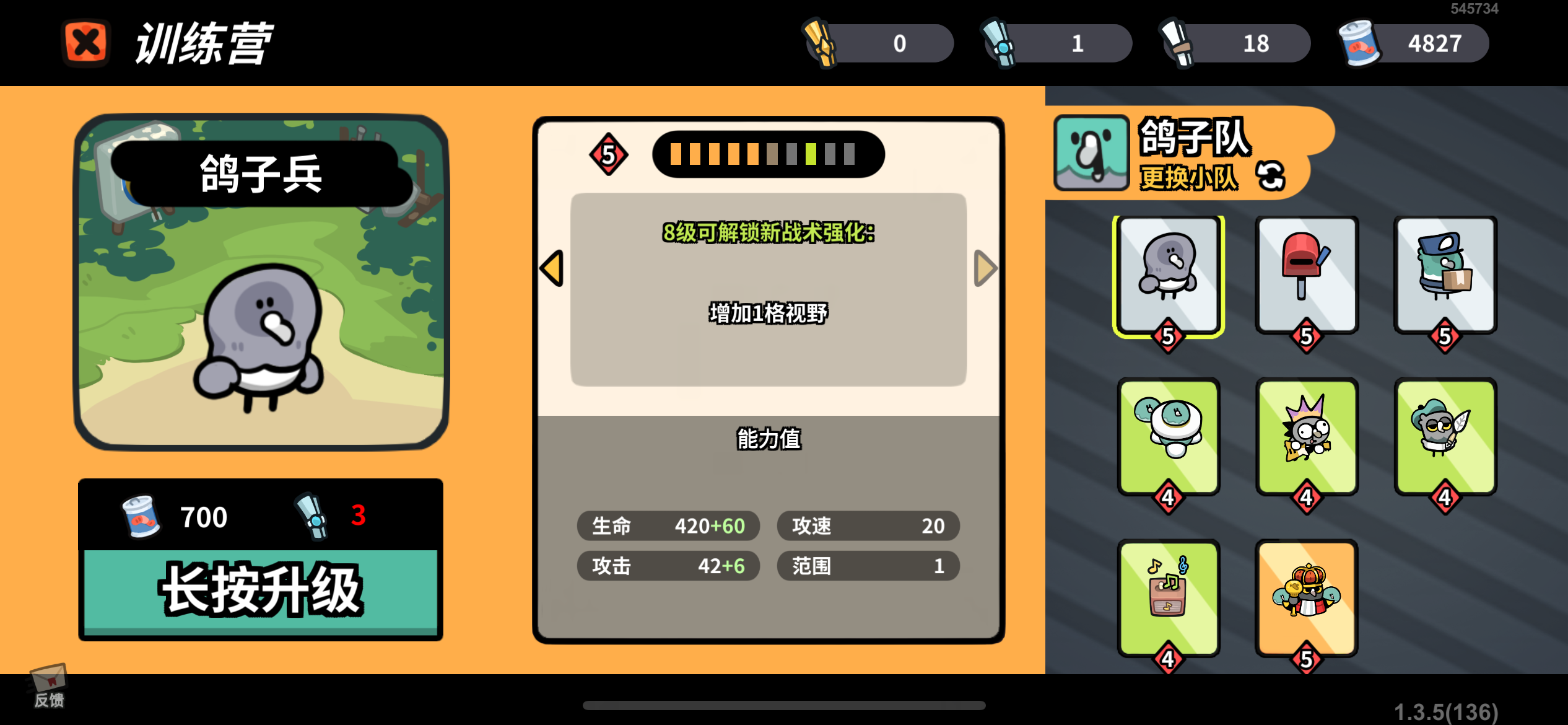
Task: Open the music box unit icon
Action: (1169, 597)
